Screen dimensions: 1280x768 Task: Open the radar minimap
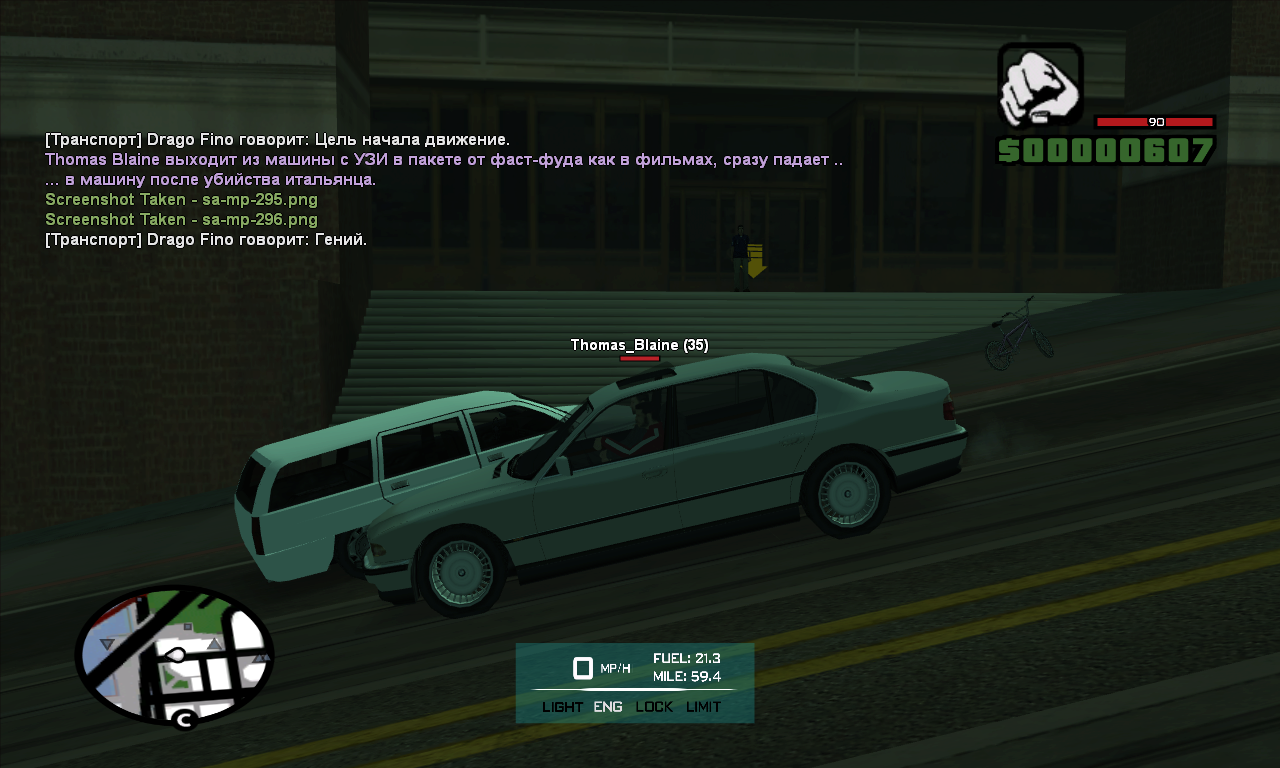[x=174, y=655]
